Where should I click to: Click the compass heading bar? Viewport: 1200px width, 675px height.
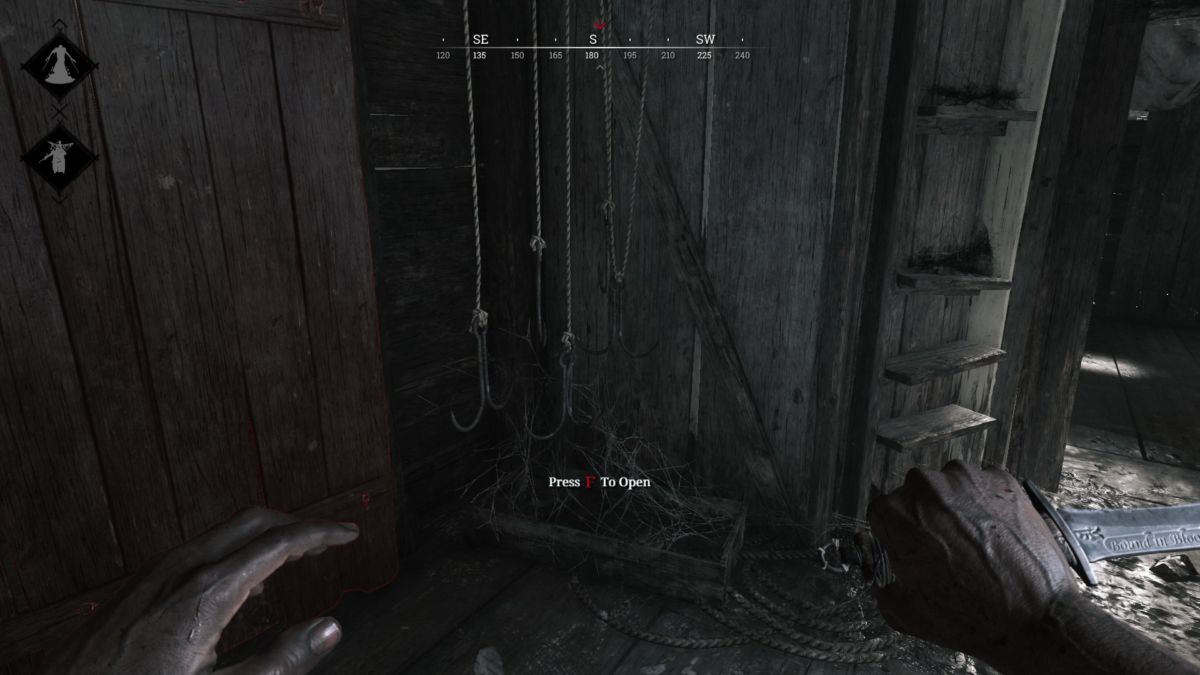(592, 47)
